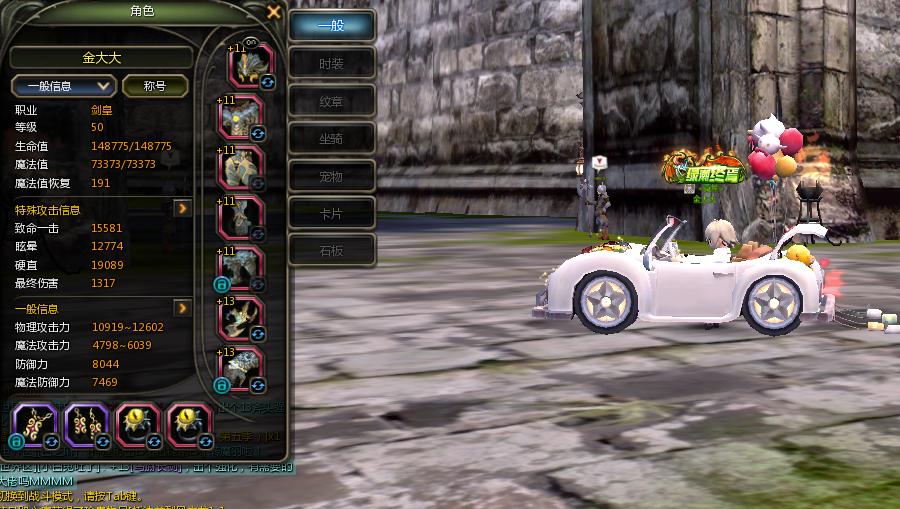Switch to the 石板 tab
900x509 pixels.
coord(331,251)
